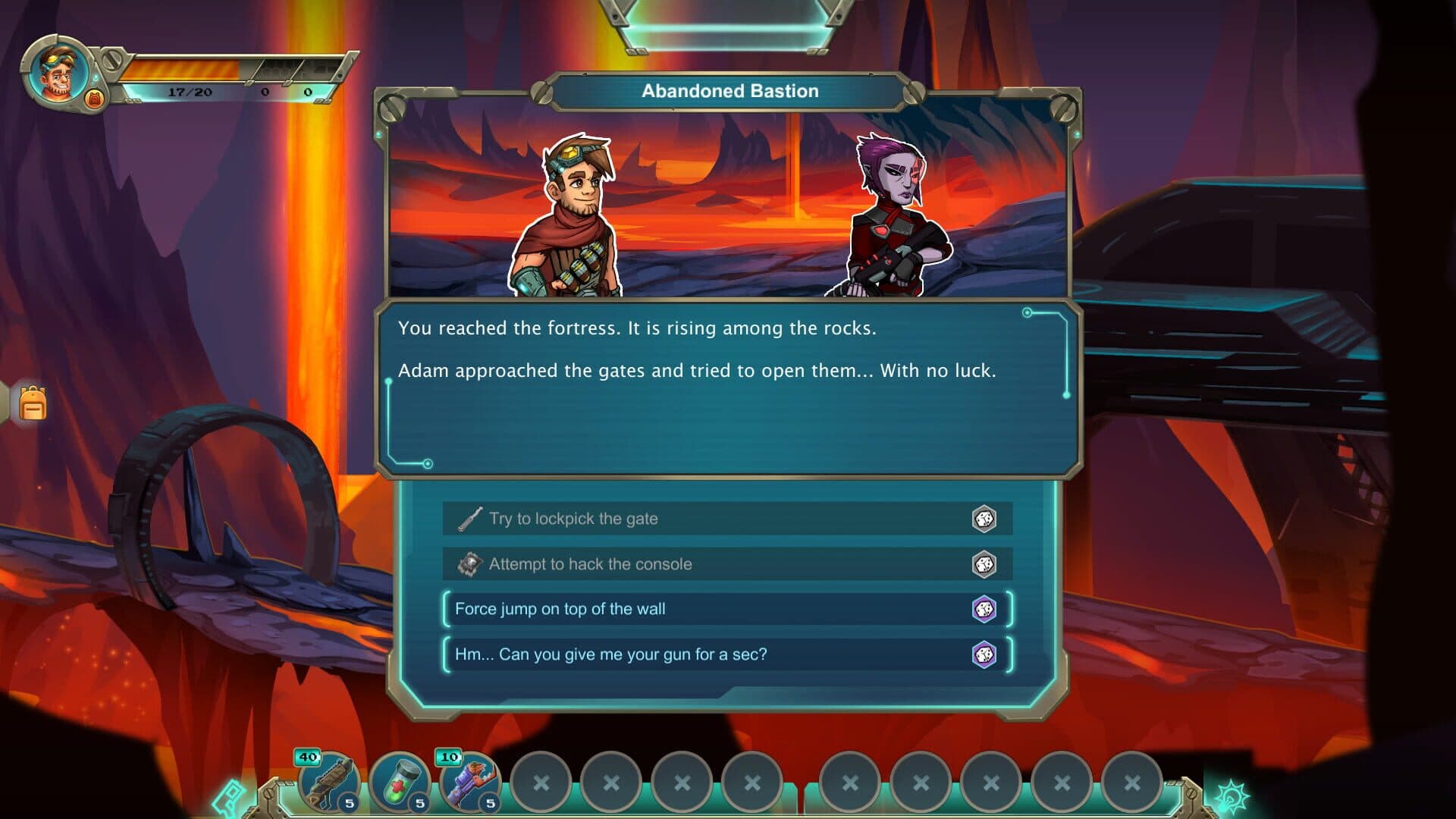This screenshot has width=1456, height=819.
Task: Select the purple blaster slot marked 10
Action: (x=470, y=783)
